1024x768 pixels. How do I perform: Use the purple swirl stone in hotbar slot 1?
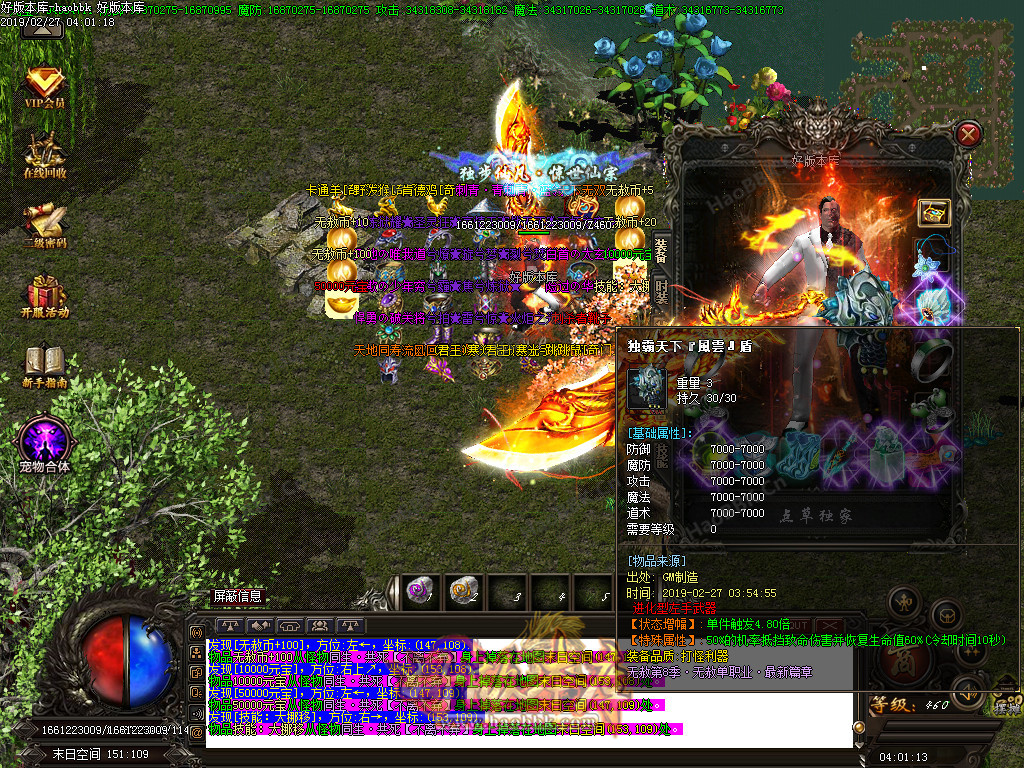click(418, 591)
